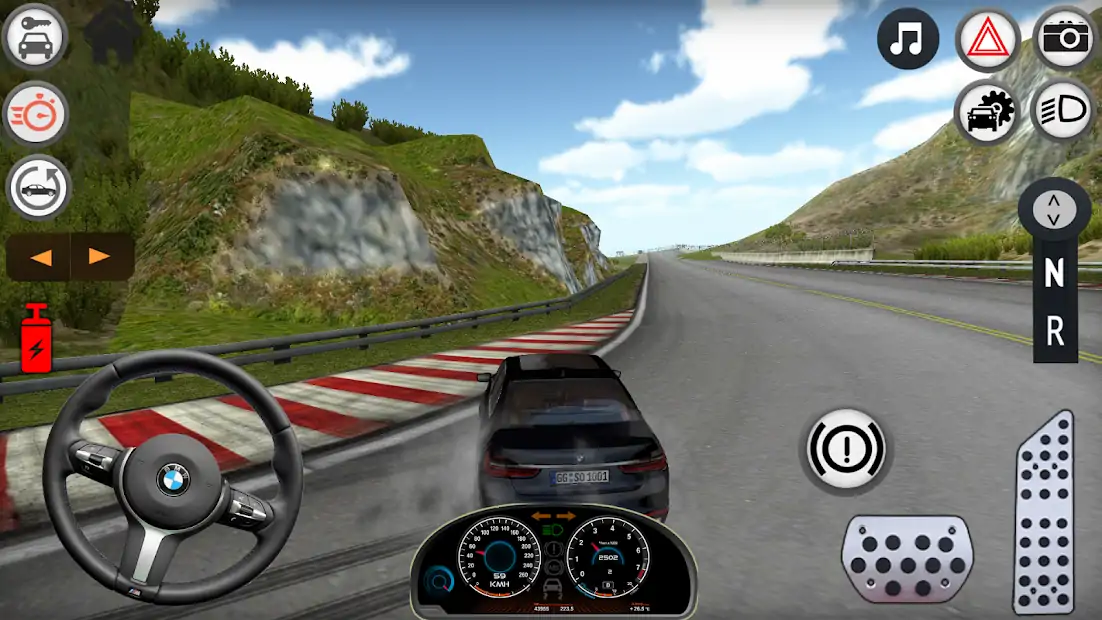Tap the gear shifter knob

1054,209
